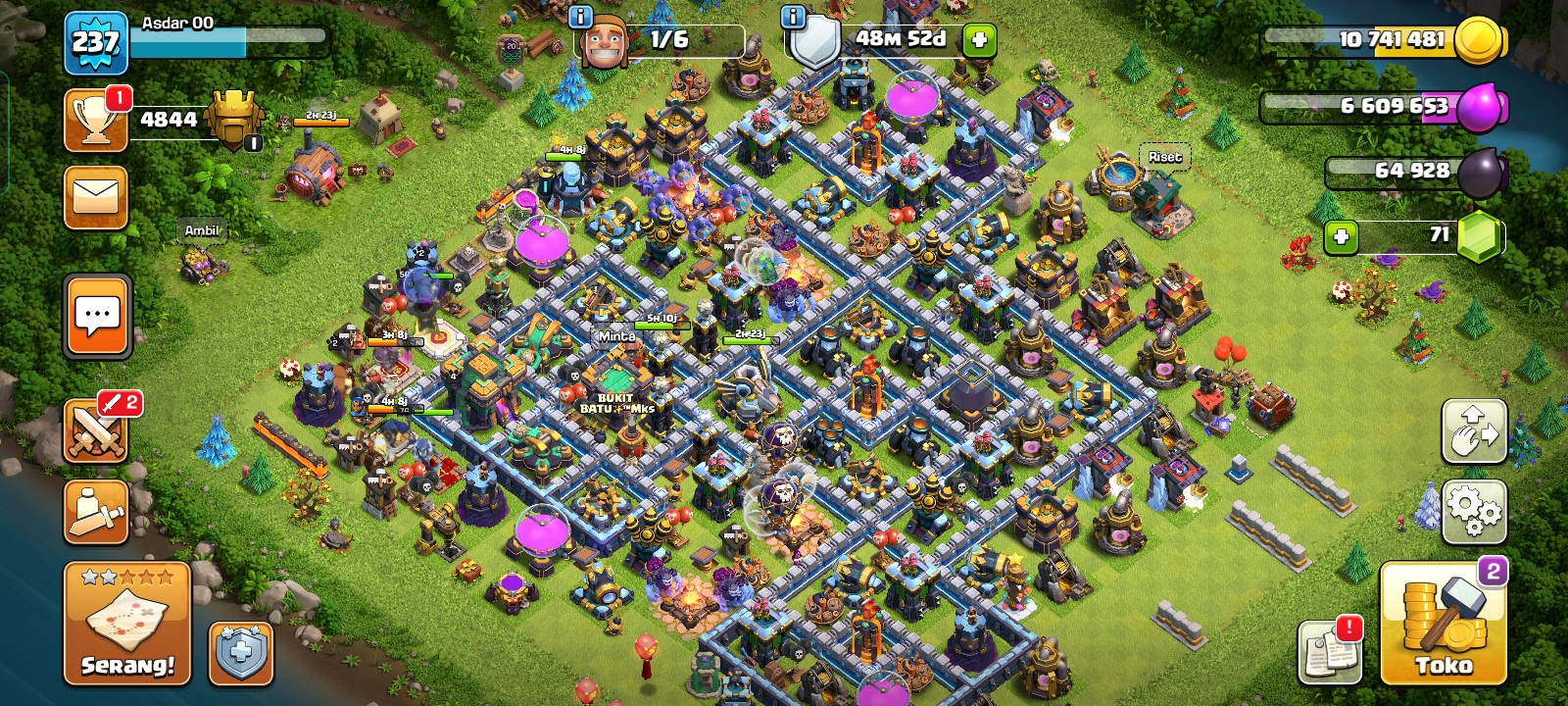Open the Toko shop
Viewport: 1568px width, 706px height.
1443,623
